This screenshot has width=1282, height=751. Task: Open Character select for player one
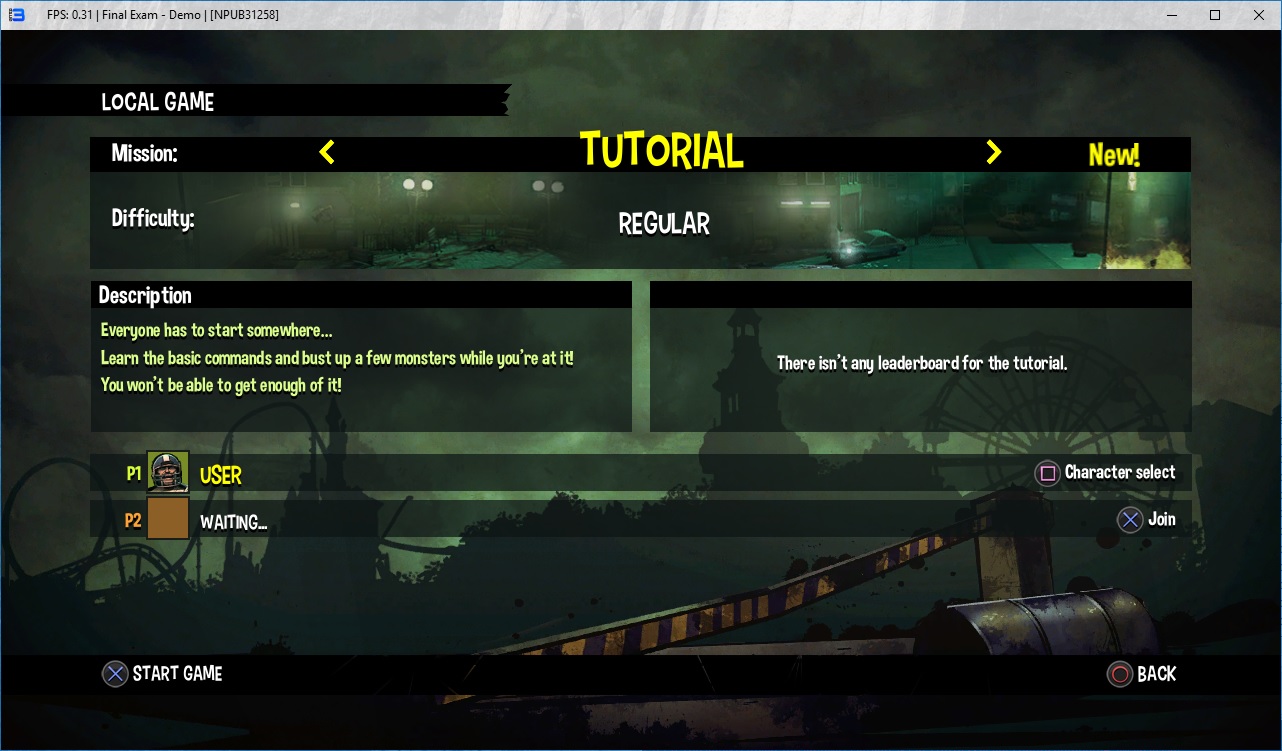coord(1105,473)
